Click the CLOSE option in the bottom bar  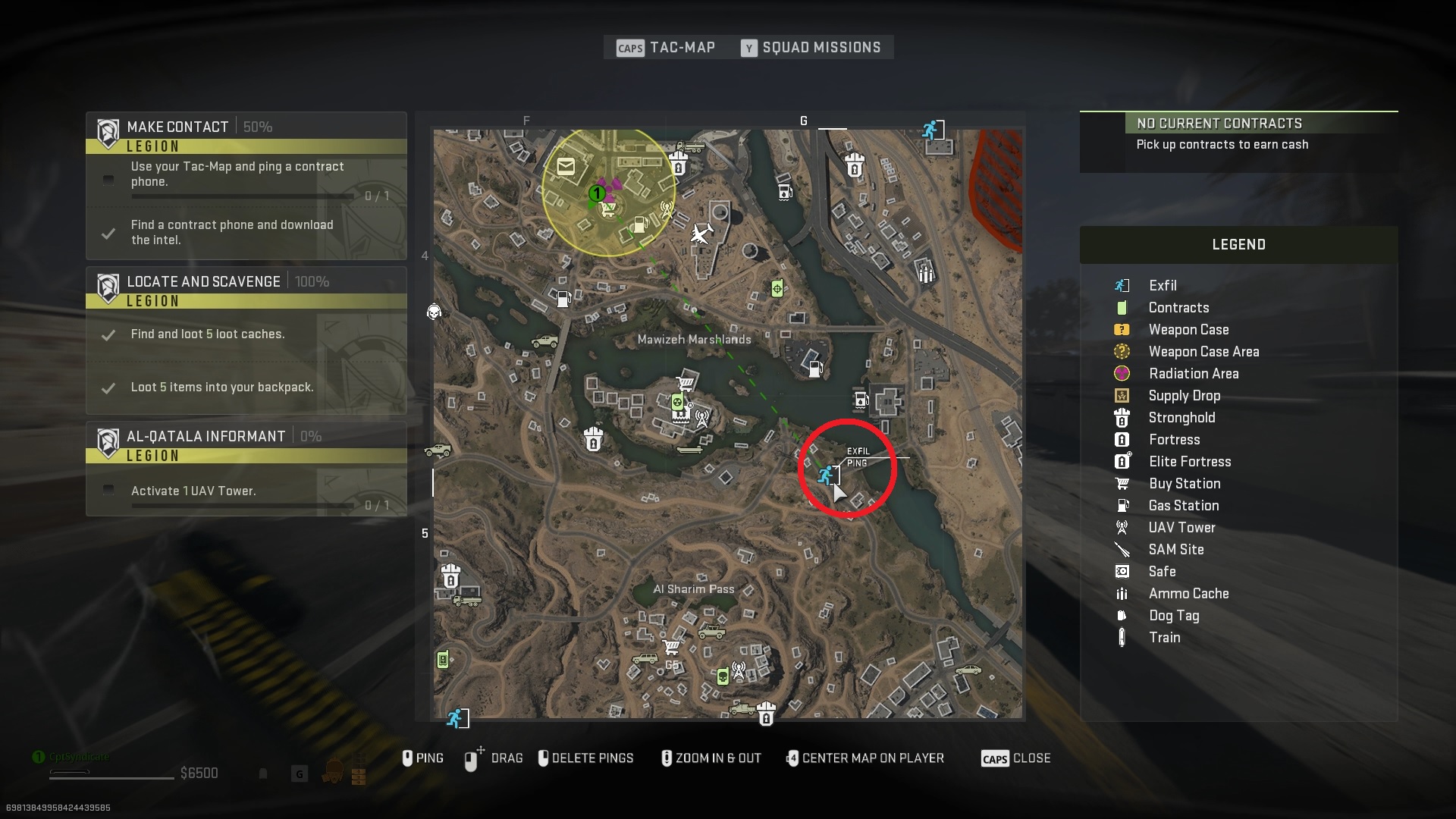tap(1033, 758)
